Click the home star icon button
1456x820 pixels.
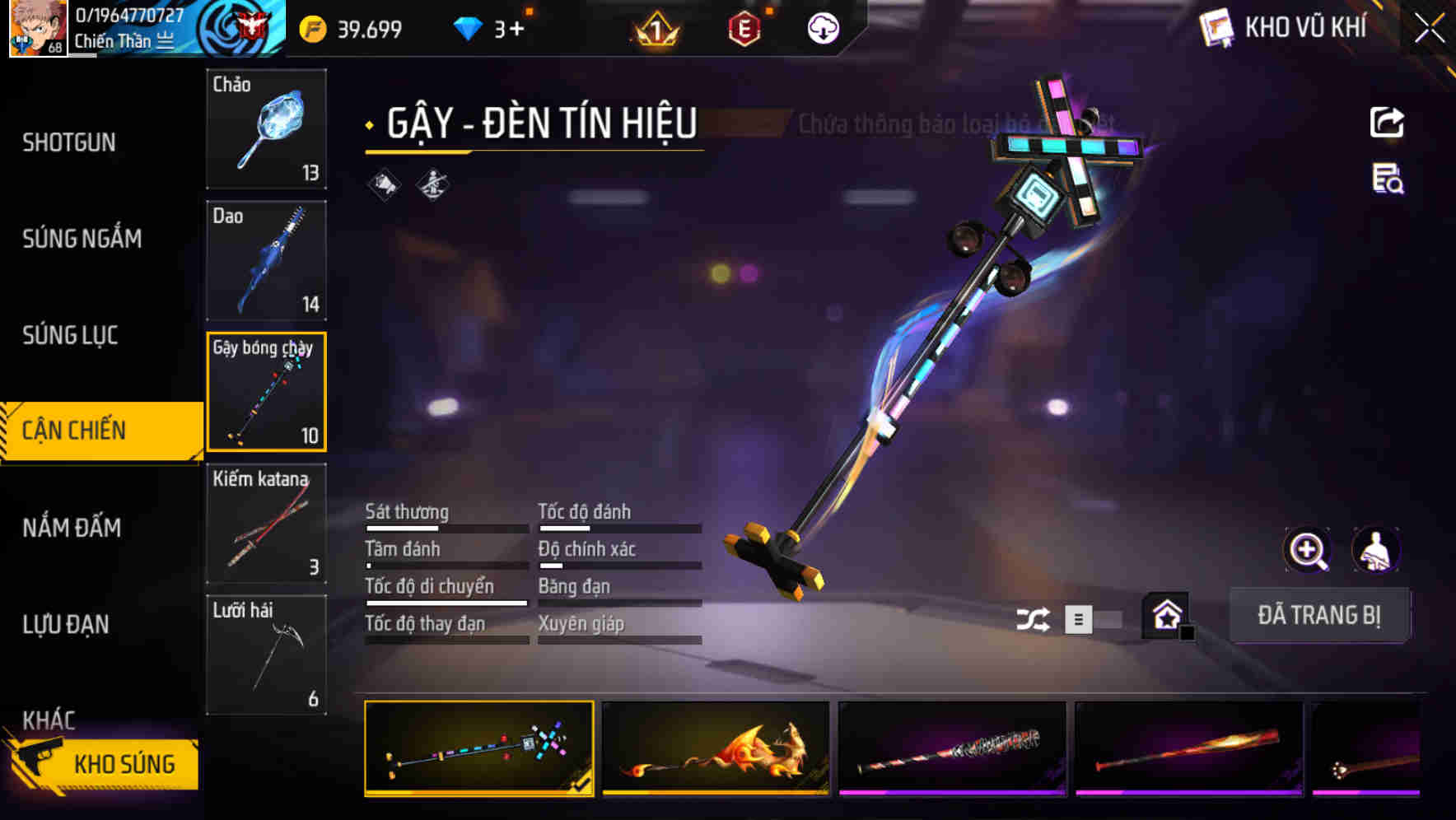(1166, 615)
